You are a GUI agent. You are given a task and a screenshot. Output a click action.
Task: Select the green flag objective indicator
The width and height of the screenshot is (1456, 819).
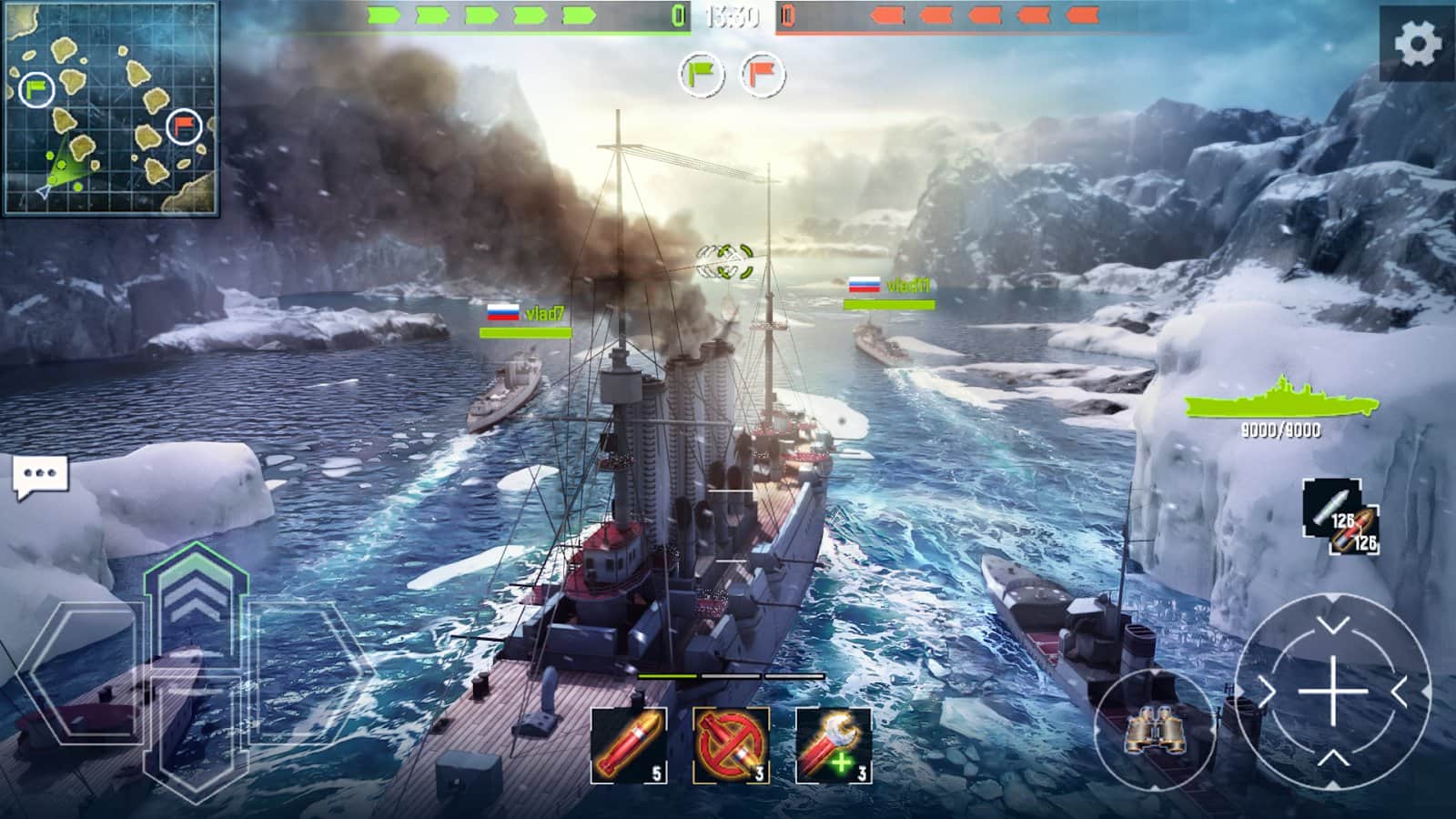(702, 75)
